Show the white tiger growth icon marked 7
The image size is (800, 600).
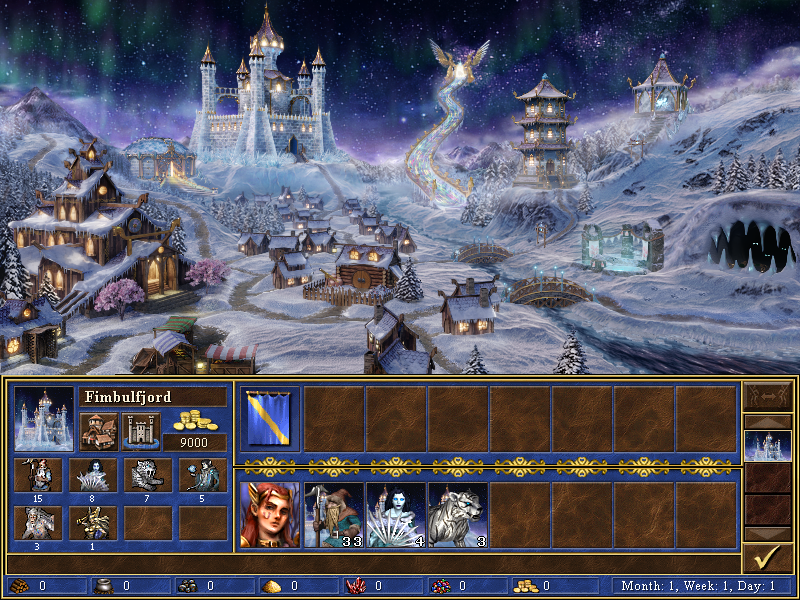click(147, 475)
